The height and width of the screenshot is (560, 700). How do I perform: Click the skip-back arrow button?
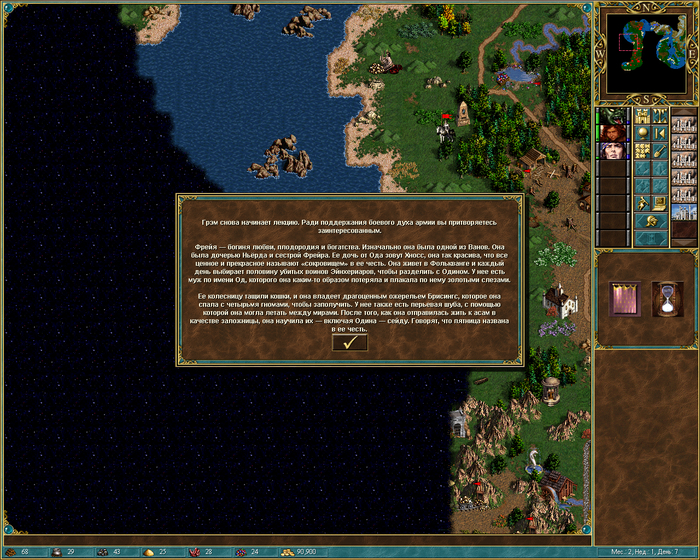(x=661, y=133)
